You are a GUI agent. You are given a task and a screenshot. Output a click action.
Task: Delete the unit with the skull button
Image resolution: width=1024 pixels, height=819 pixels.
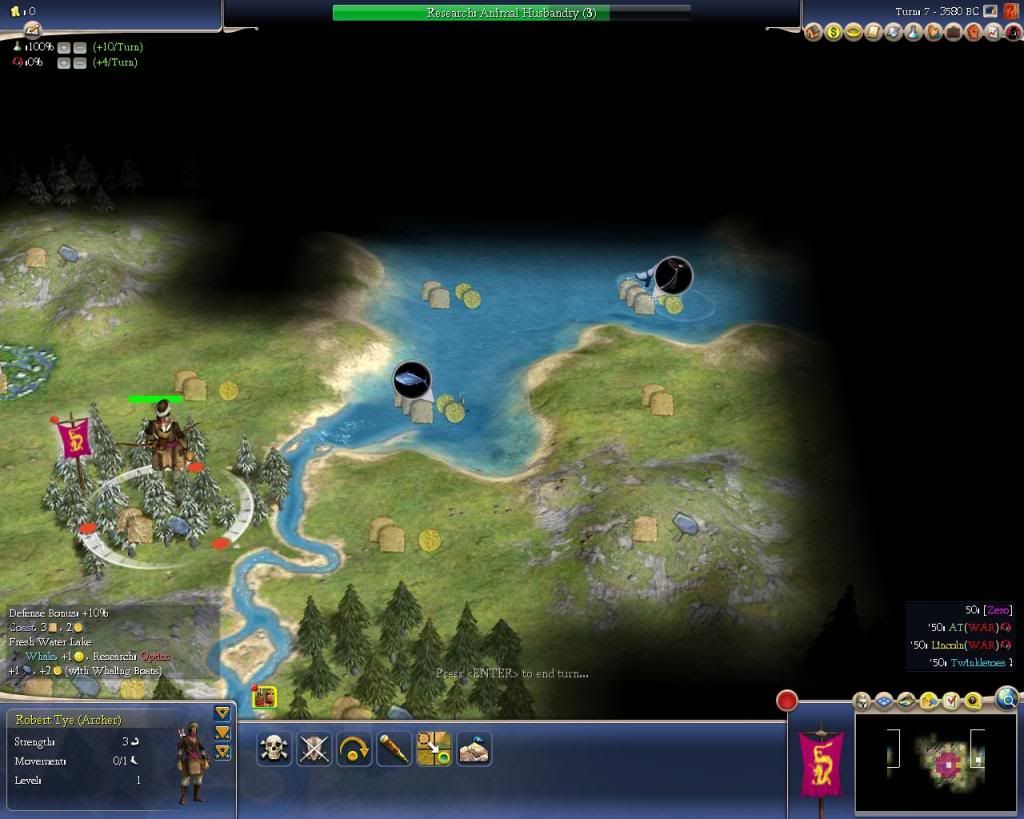[274, 749]
